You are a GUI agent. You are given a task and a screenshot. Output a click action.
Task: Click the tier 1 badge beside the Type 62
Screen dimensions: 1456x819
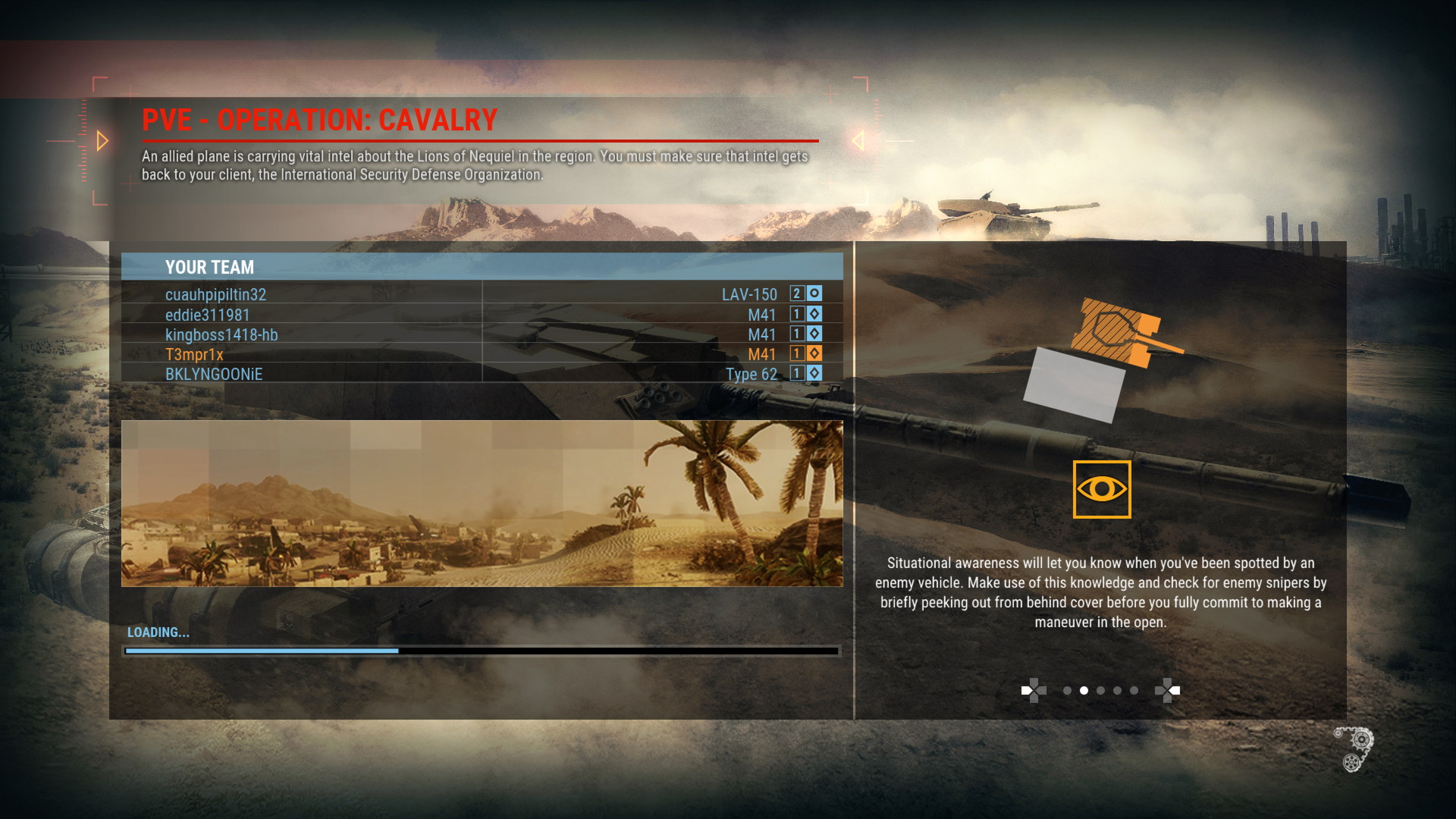(x=796, y=373)
